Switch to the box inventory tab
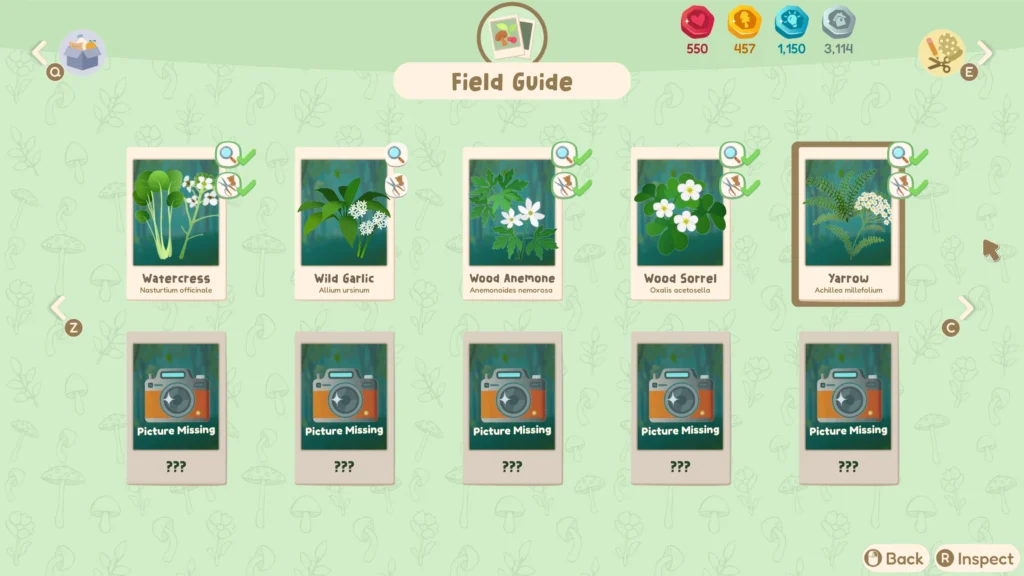Viewport: 1024px width, 576px height. click(x=80, y=51)
